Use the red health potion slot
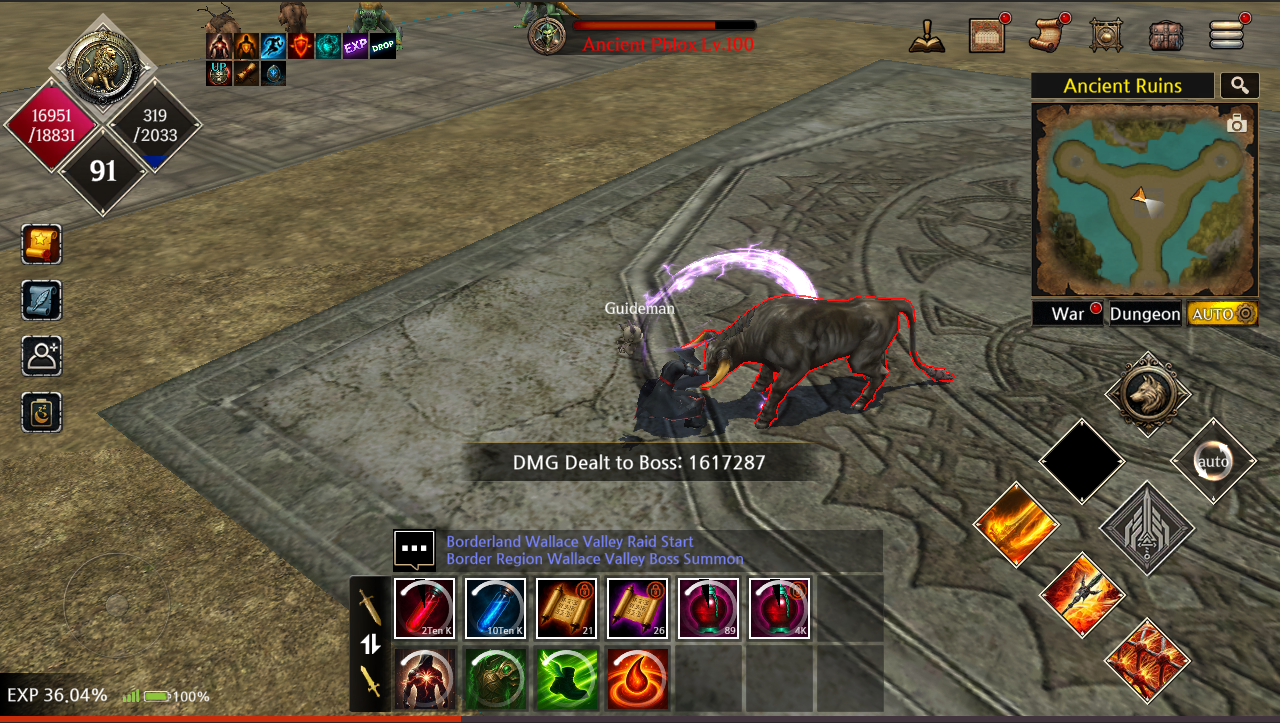 [x=424, y=608]
